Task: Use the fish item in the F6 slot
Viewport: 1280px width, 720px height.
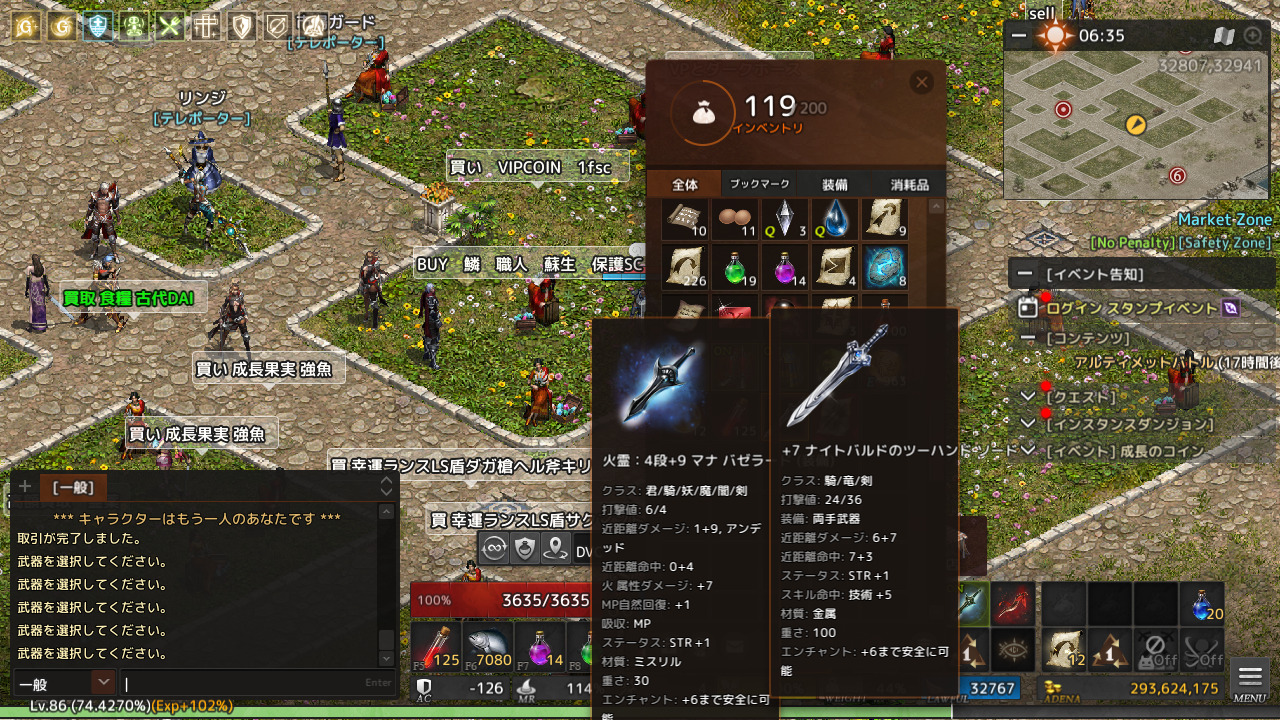Action: point(488,645)
